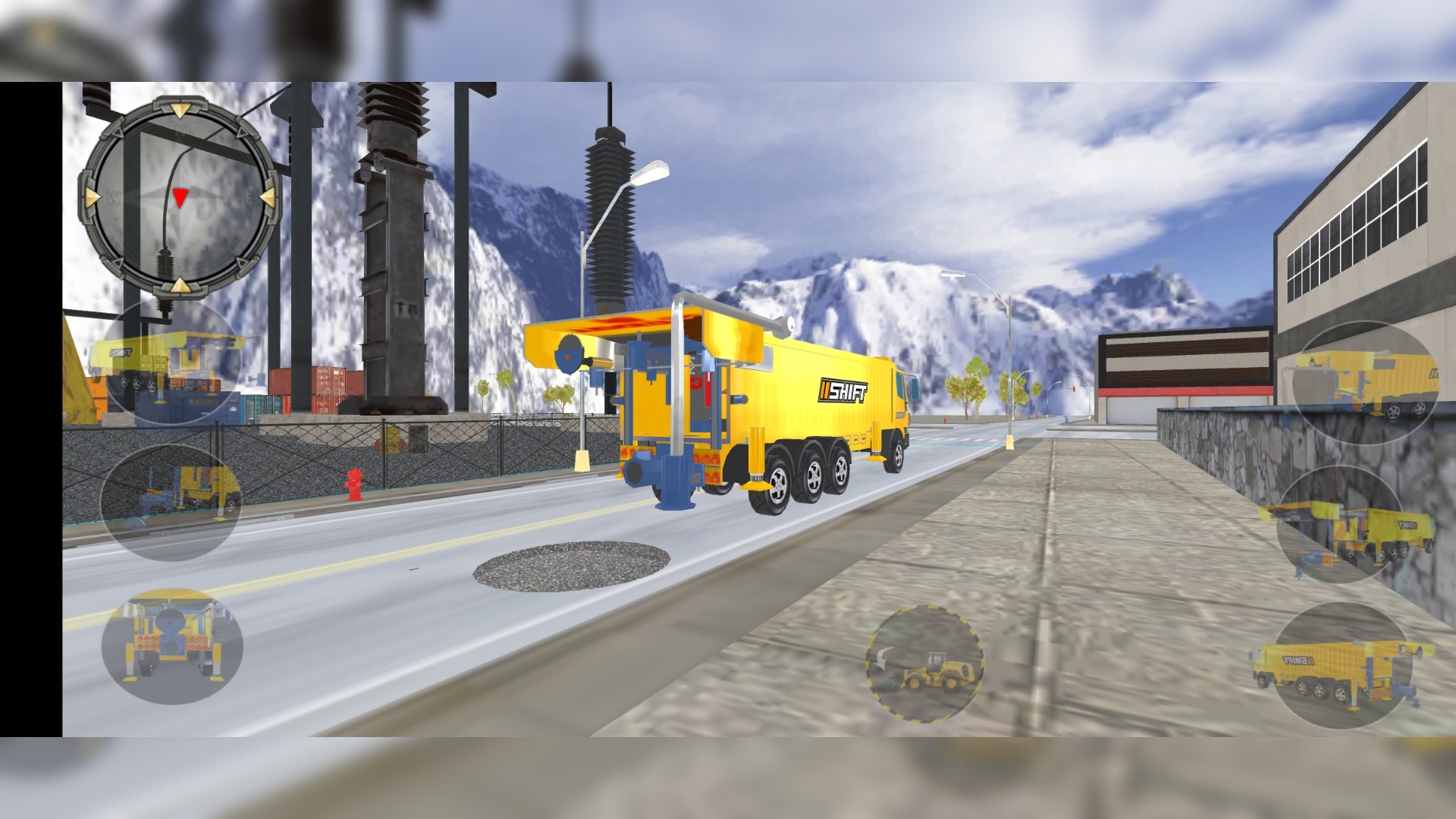Click the red compass needle
1456x819 pixels.
(x=180, y=196)
